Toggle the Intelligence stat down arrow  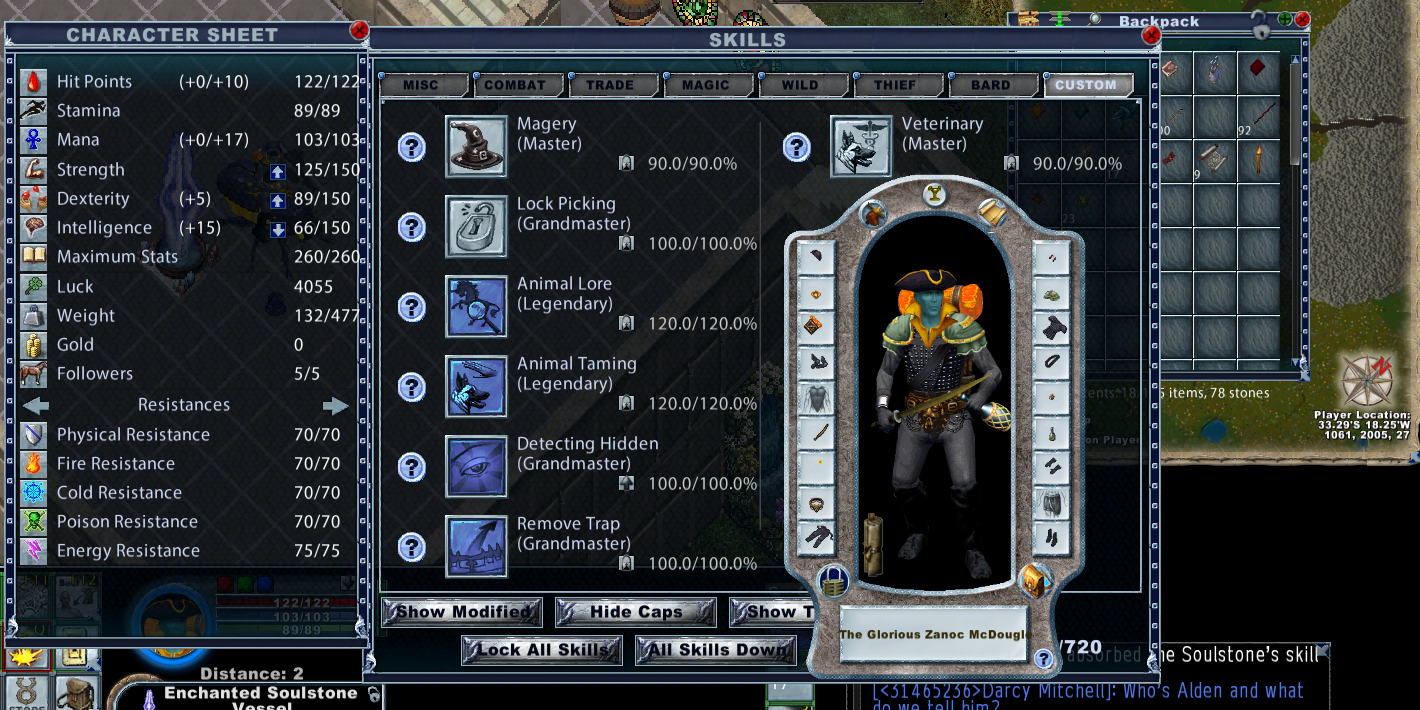coord(279,229)
